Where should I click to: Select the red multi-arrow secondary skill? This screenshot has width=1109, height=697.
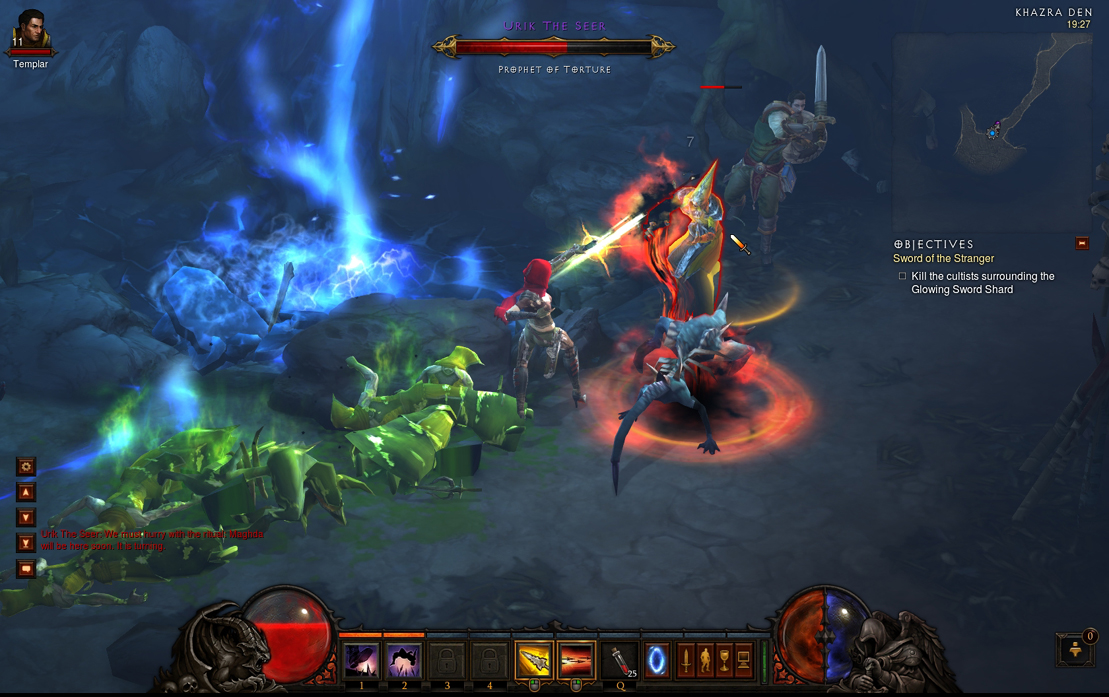(x=575, y=660)
